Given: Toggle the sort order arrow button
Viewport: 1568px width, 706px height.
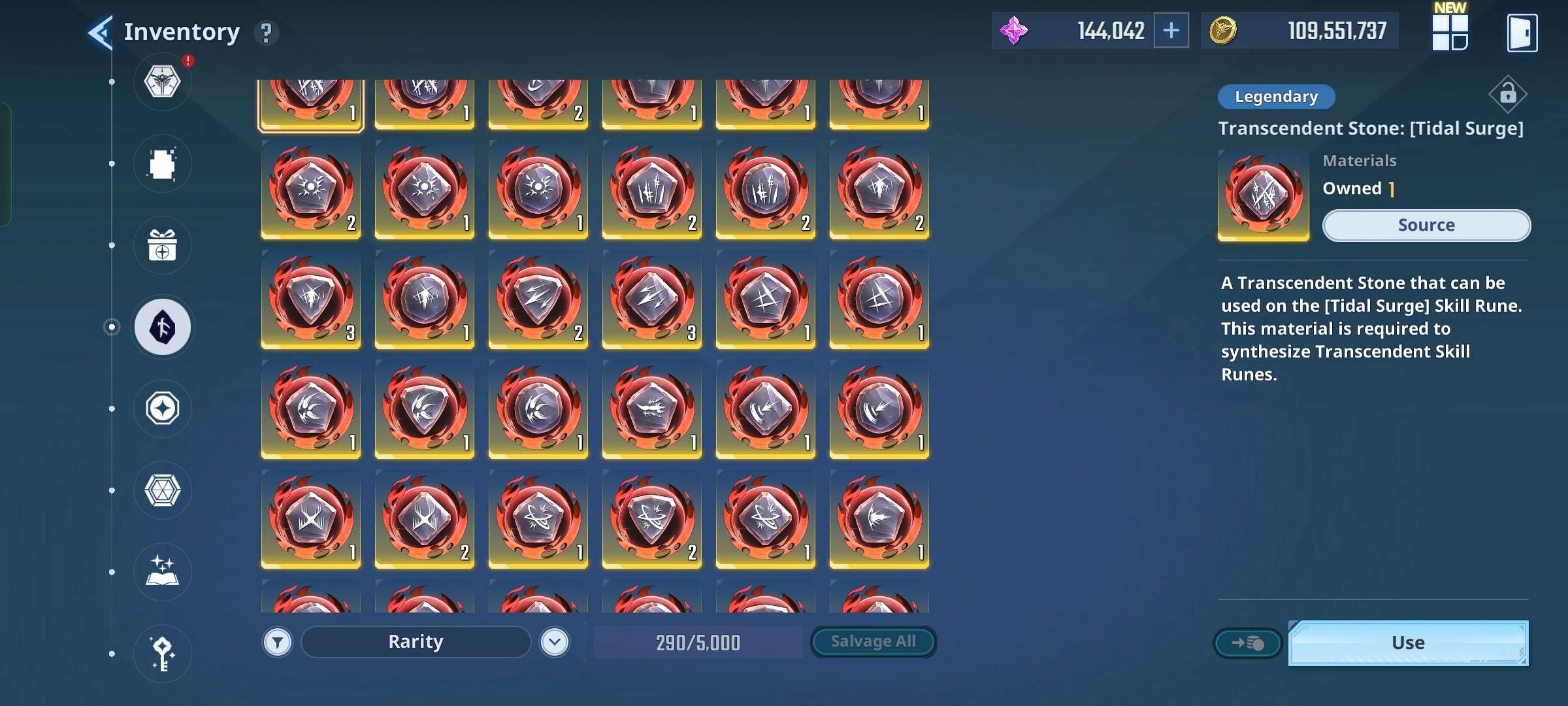Looking at the screenshot, I should point(555,643).
